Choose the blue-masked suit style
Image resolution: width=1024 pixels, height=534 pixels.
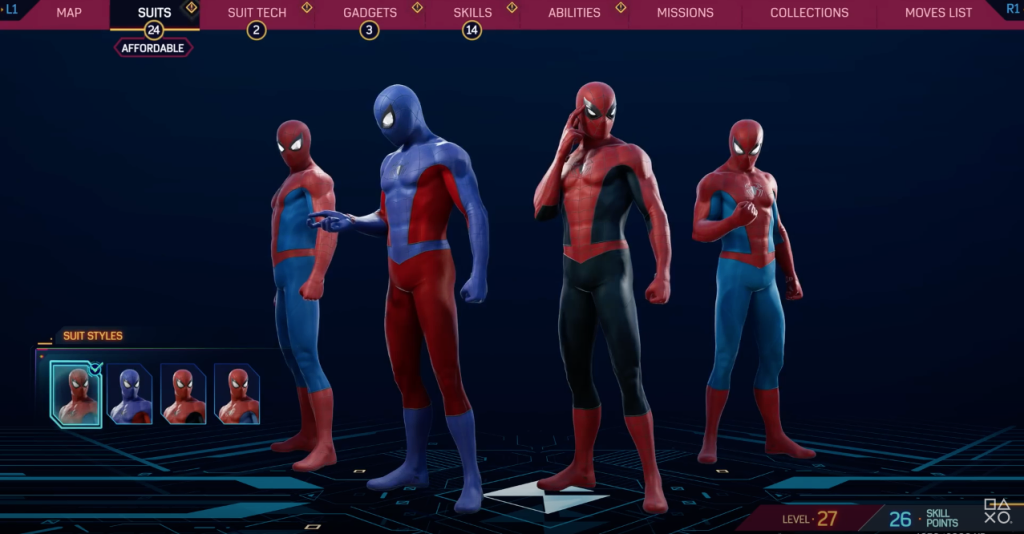[x=130, y=394]
